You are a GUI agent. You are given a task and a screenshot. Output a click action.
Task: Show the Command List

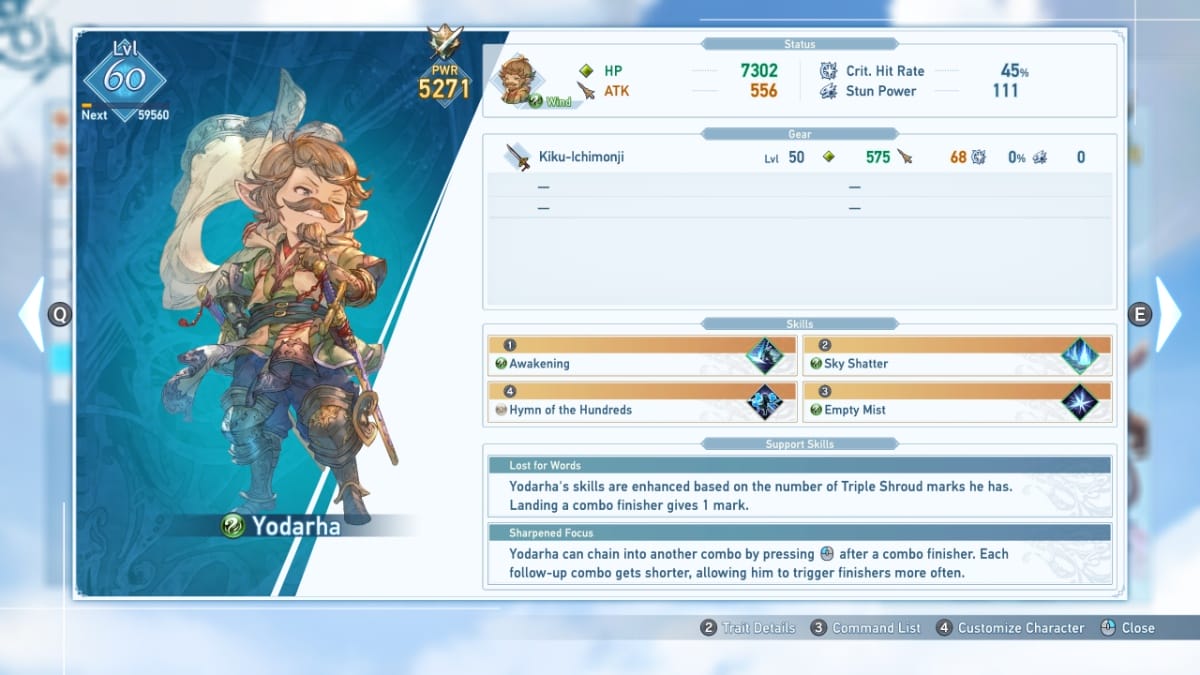coord(866,628)
